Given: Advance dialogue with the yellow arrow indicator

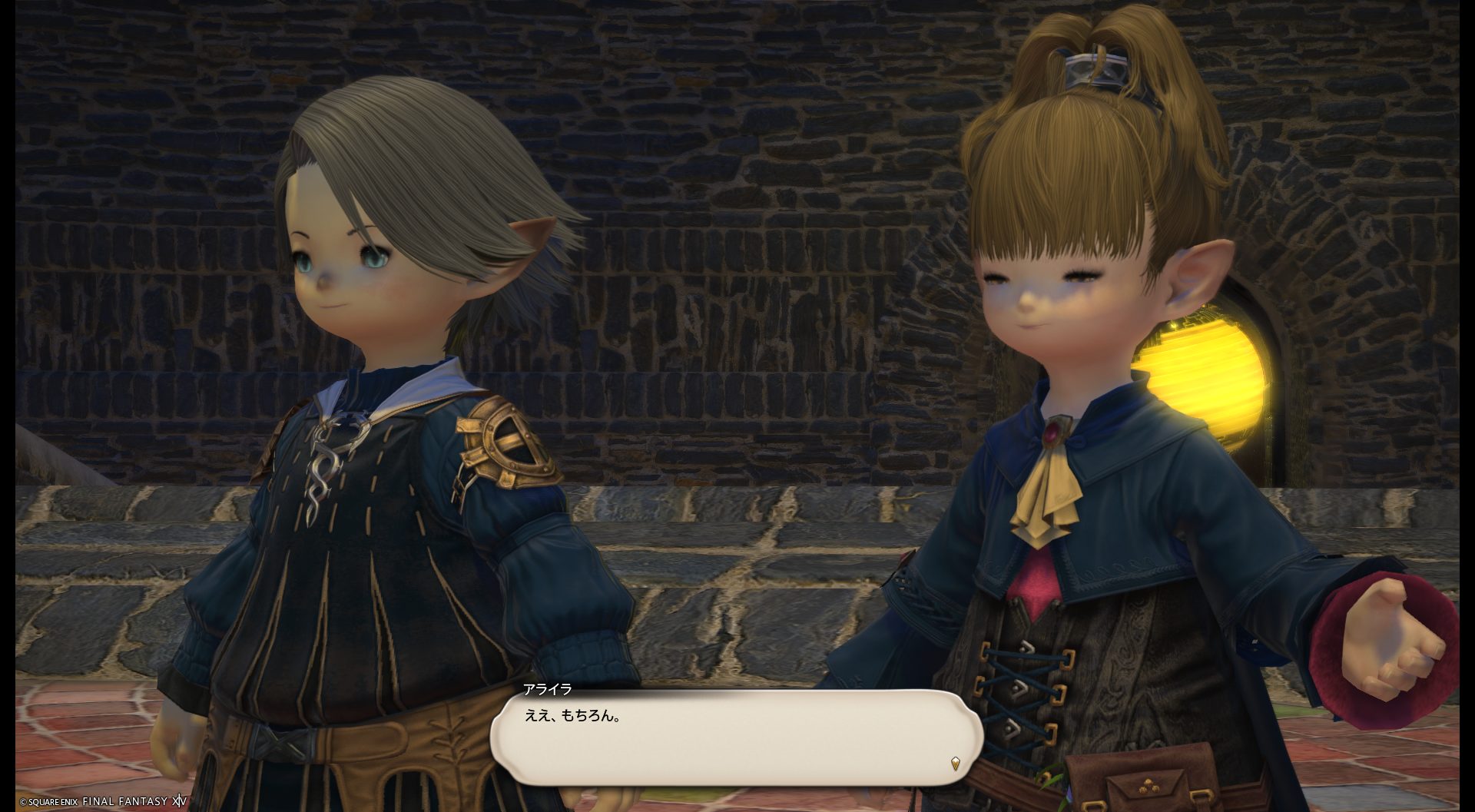Looking at the screenshot, I should (x=955, y=764).
